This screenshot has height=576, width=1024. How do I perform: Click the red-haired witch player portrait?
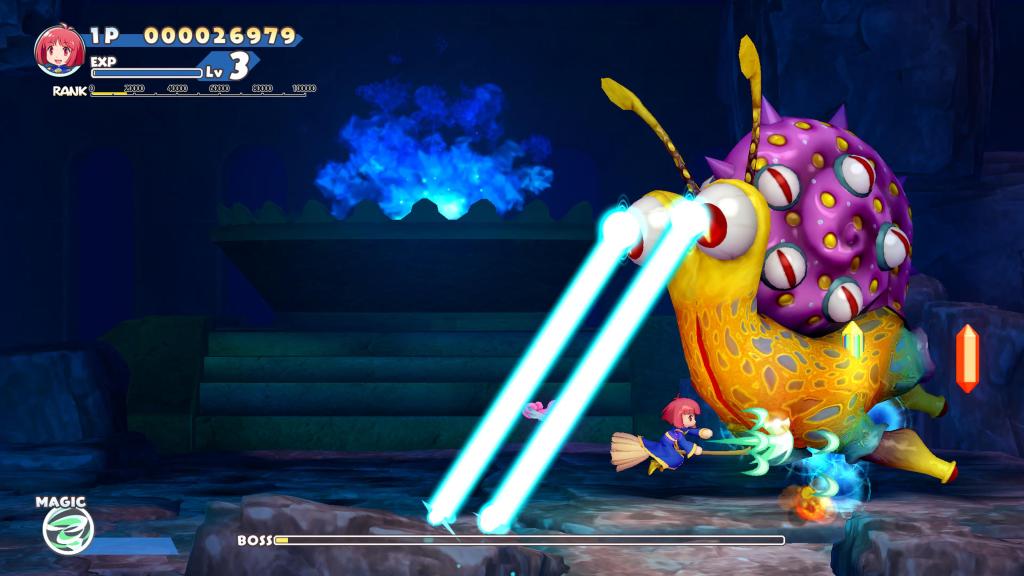59,50
